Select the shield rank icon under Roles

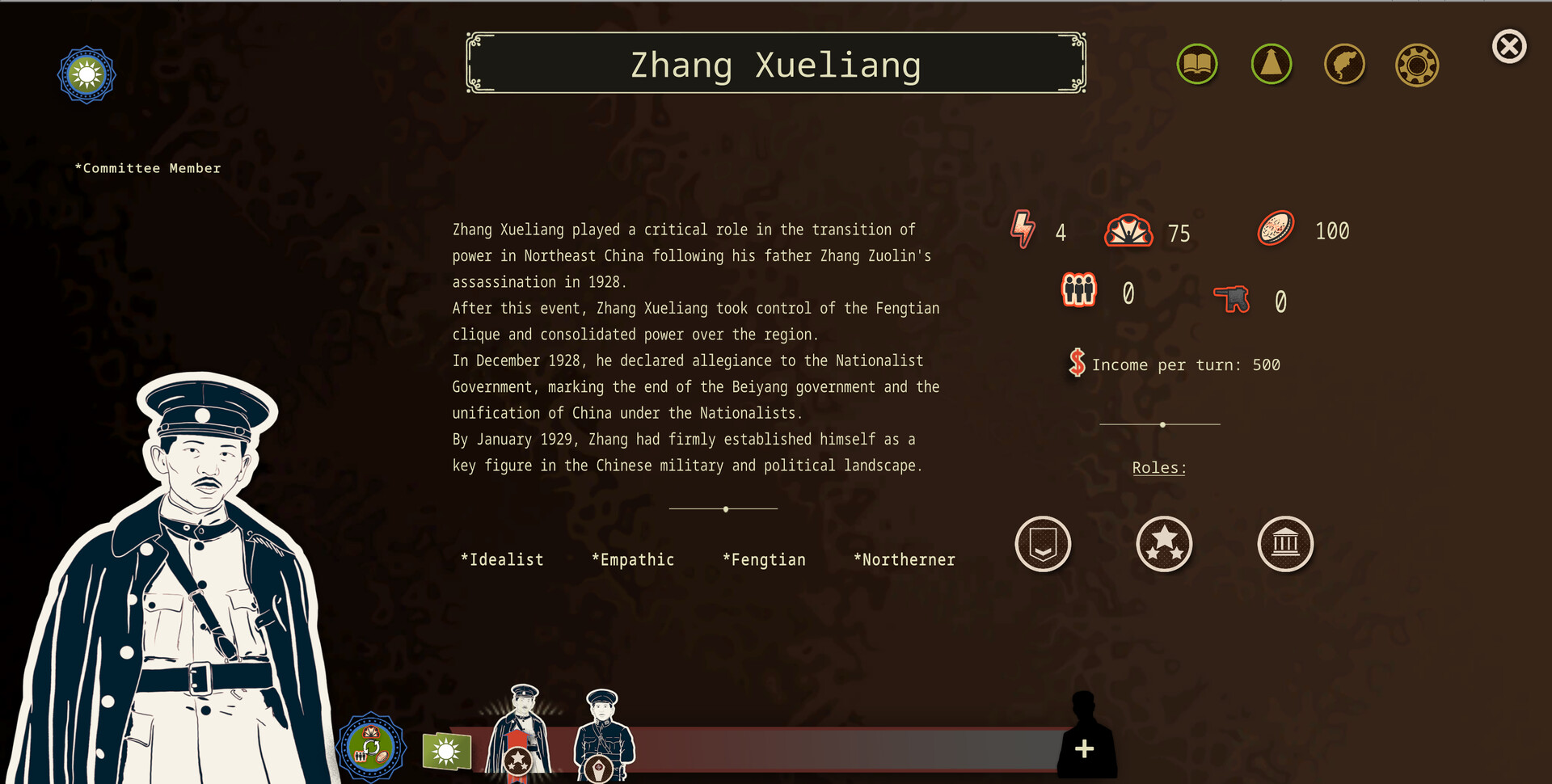[x=1043, y=544]
